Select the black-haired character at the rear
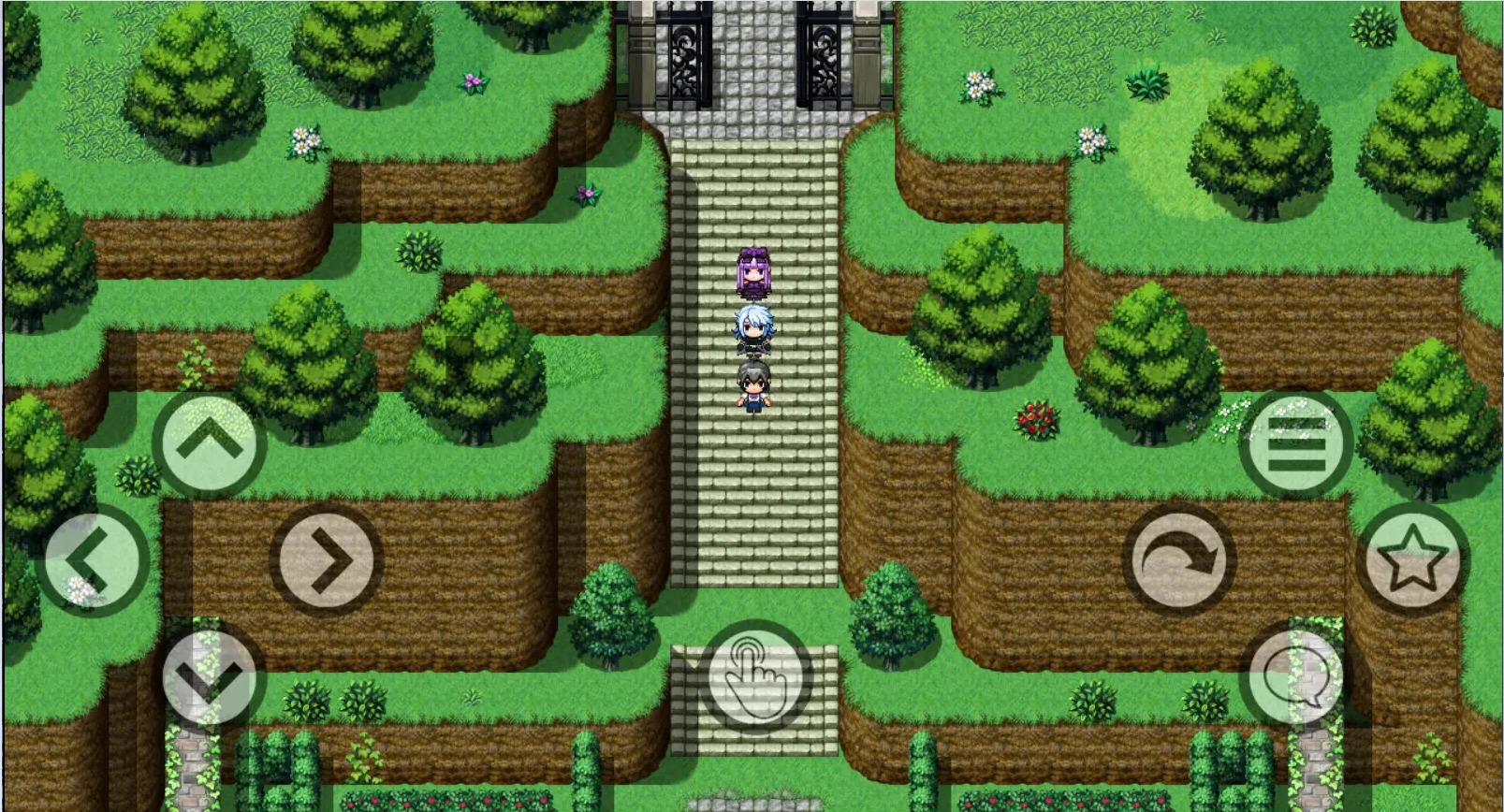 click(752, 386)
